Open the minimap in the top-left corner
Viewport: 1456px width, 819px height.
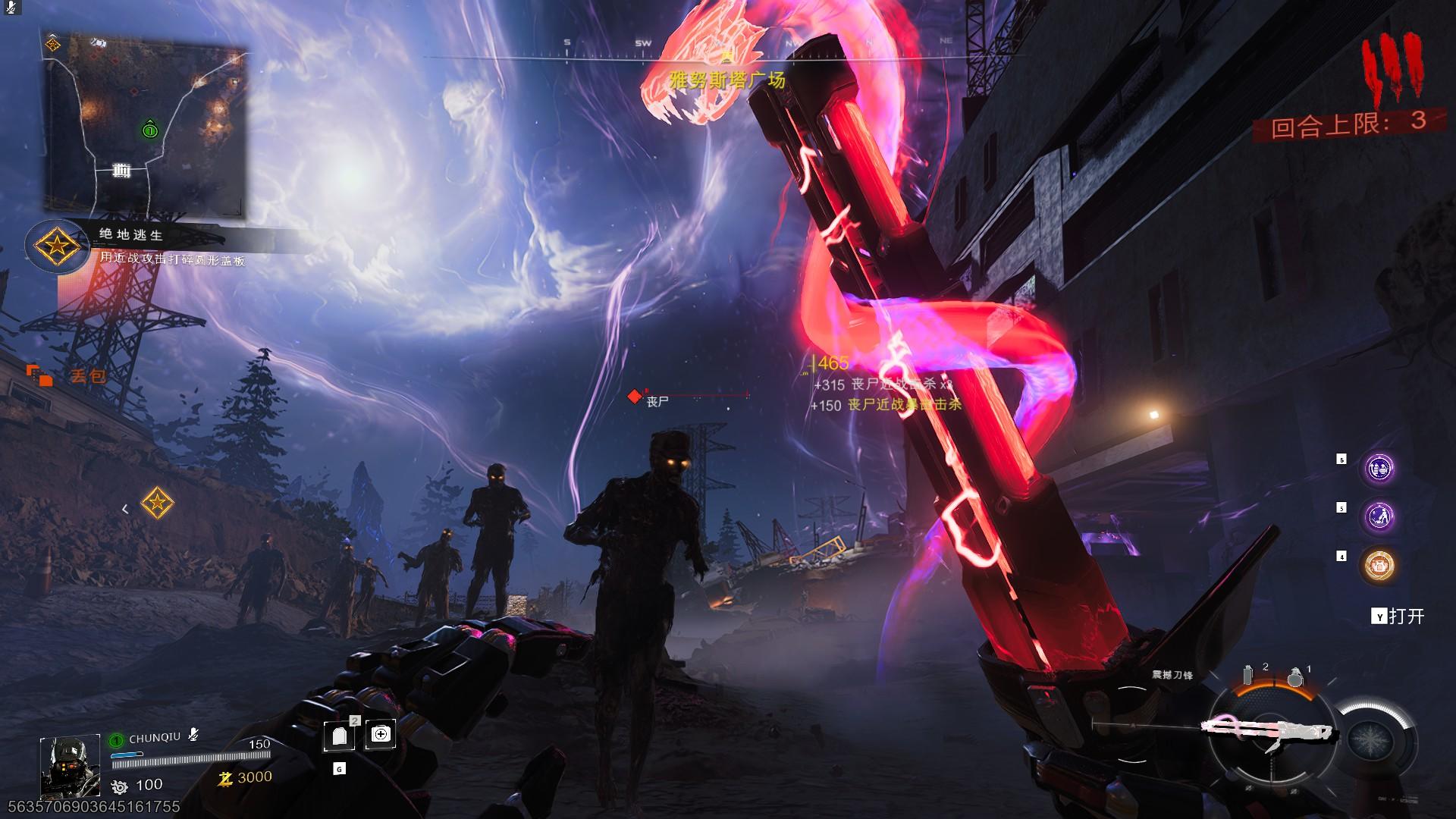[x=147, y=125]
